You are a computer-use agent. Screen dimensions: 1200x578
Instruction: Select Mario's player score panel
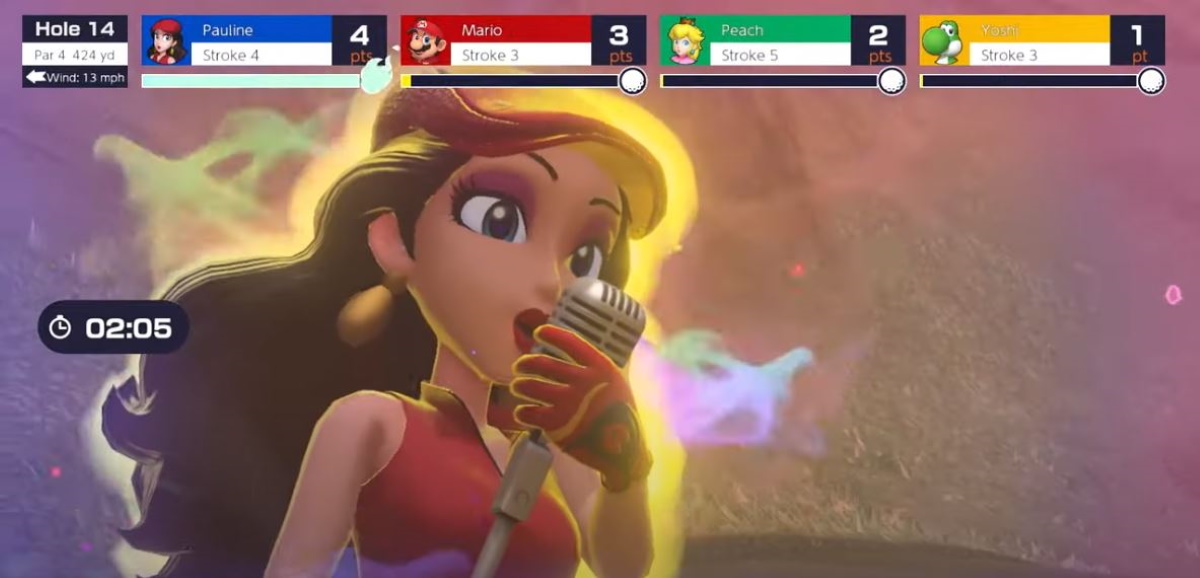(x=523, y=42)
